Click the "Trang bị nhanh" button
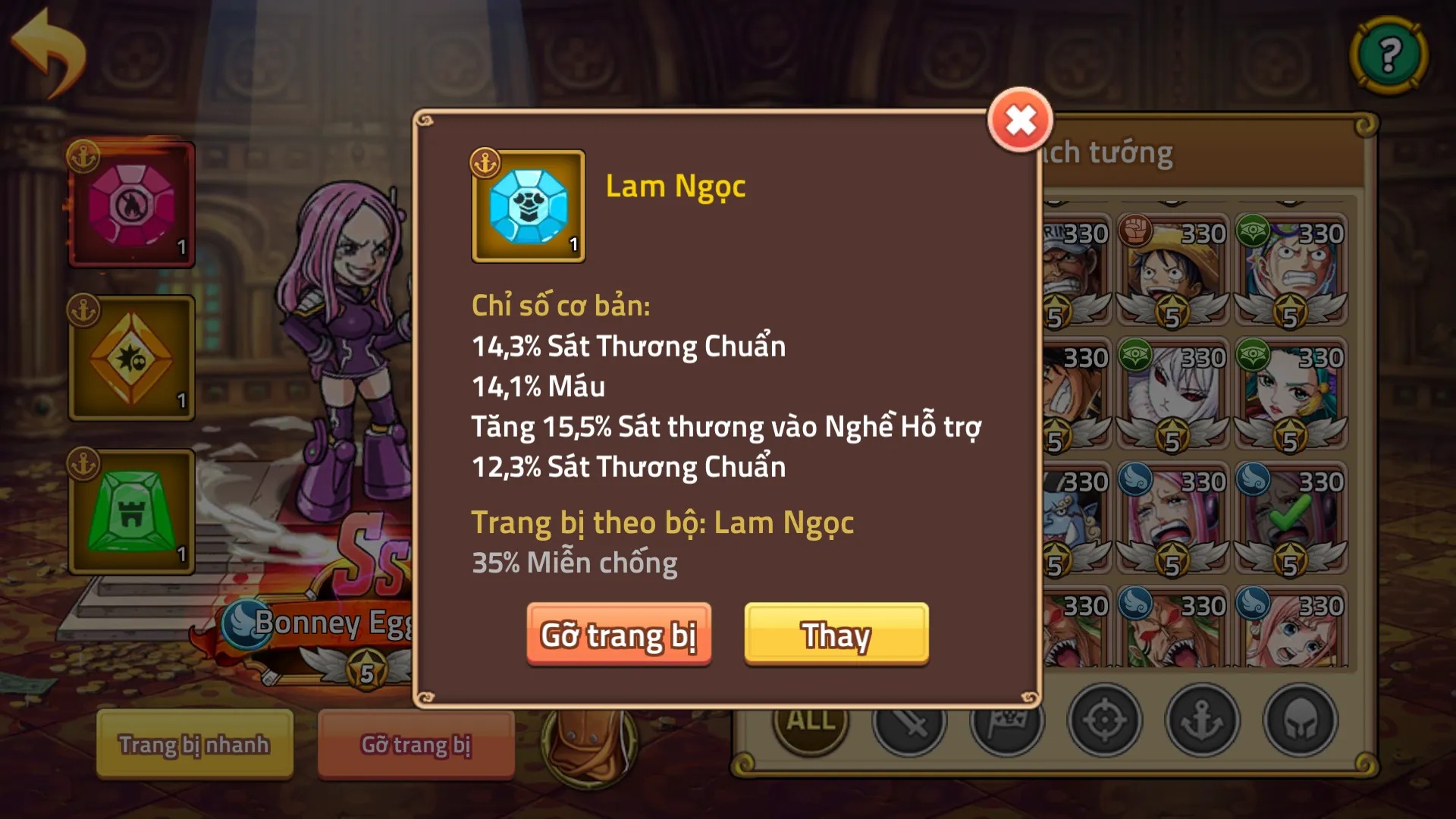The height and width of the screenshot is (819, 1456). coord(193,745)
